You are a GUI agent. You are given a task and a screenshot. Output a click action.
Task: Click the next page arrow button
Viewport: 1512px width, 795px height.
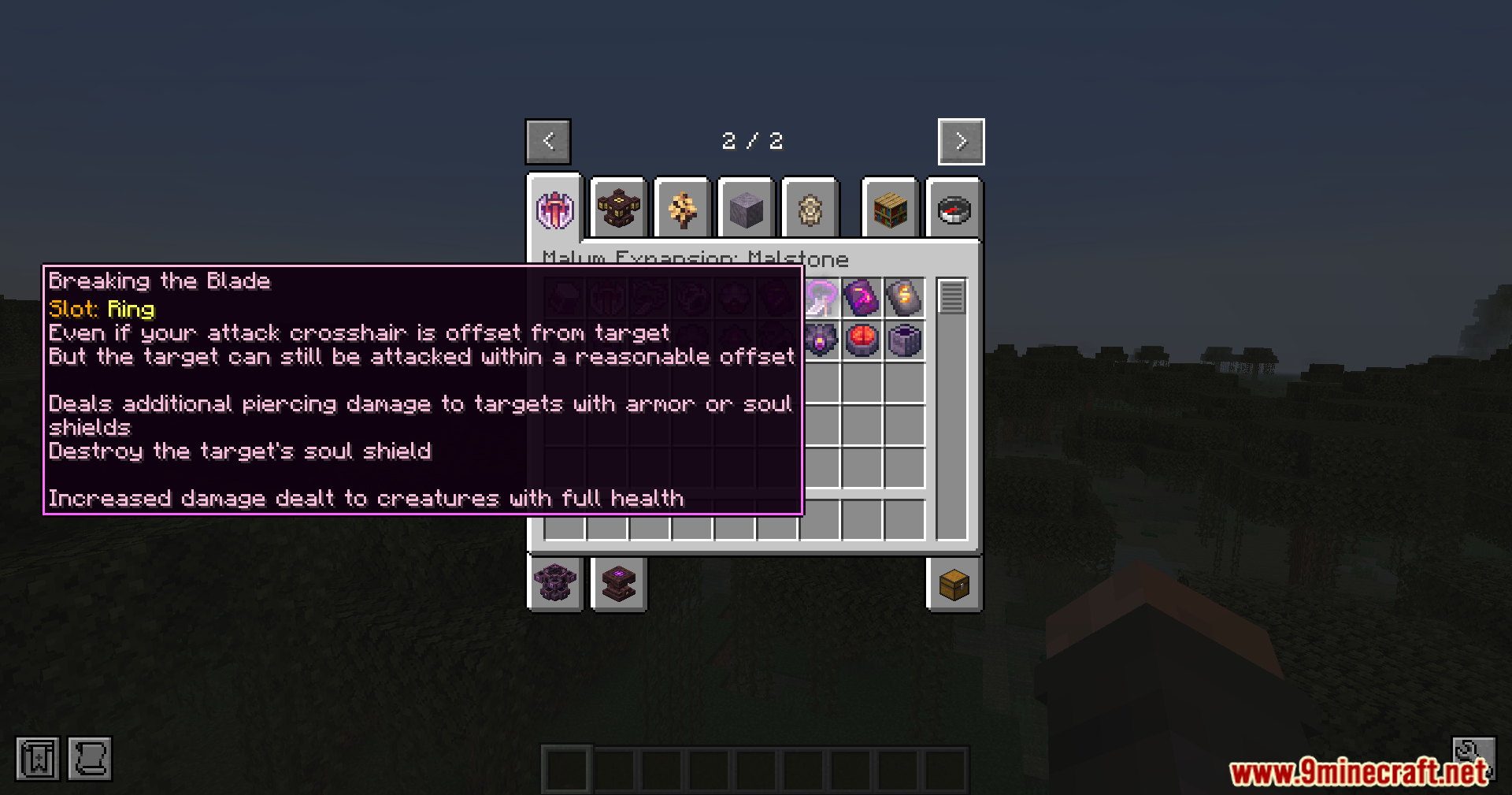tap(961, 142)
